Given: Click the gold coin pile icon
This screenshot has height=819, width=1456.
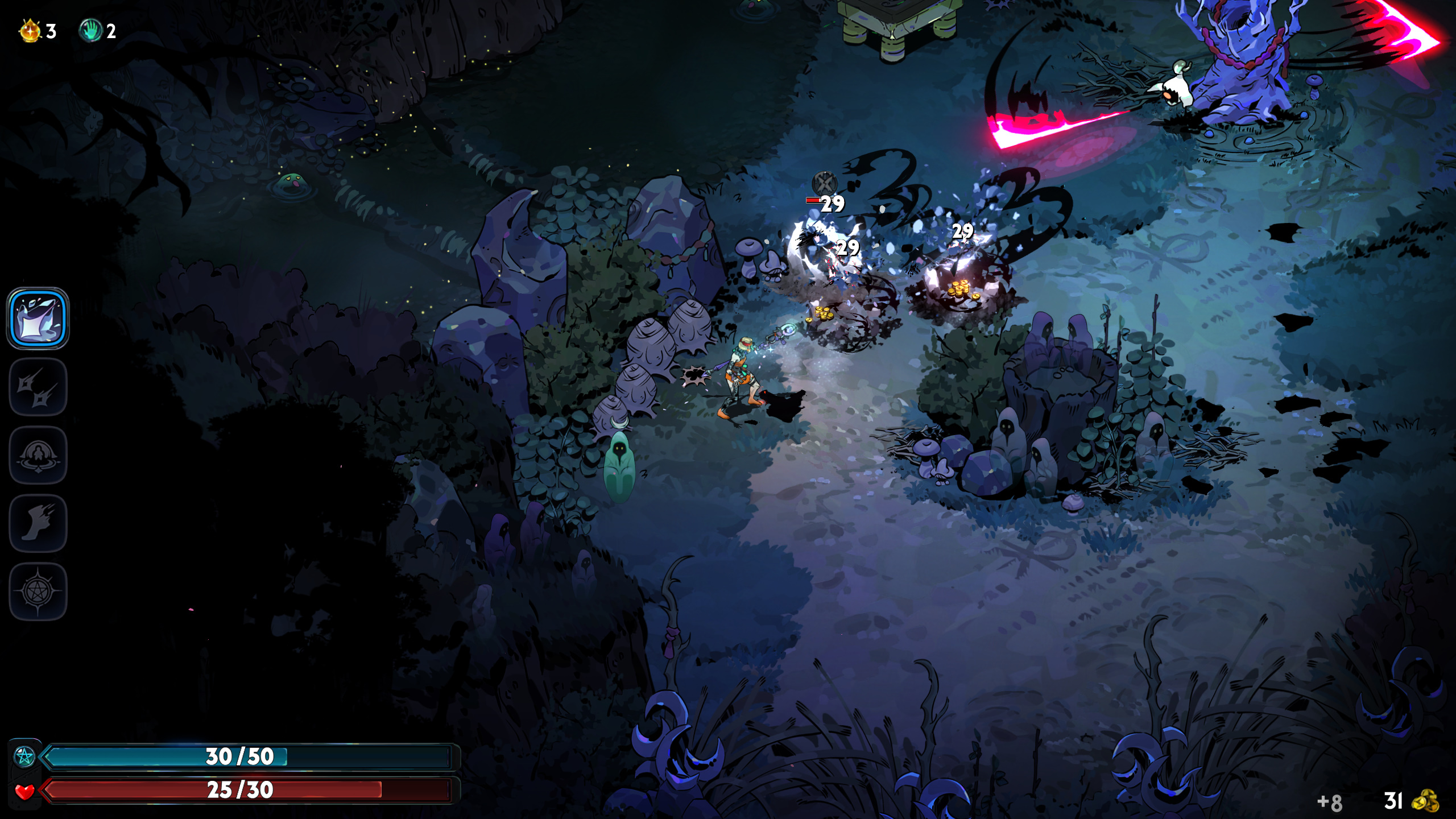Looking at the screenshot, I should [1425, 801].
